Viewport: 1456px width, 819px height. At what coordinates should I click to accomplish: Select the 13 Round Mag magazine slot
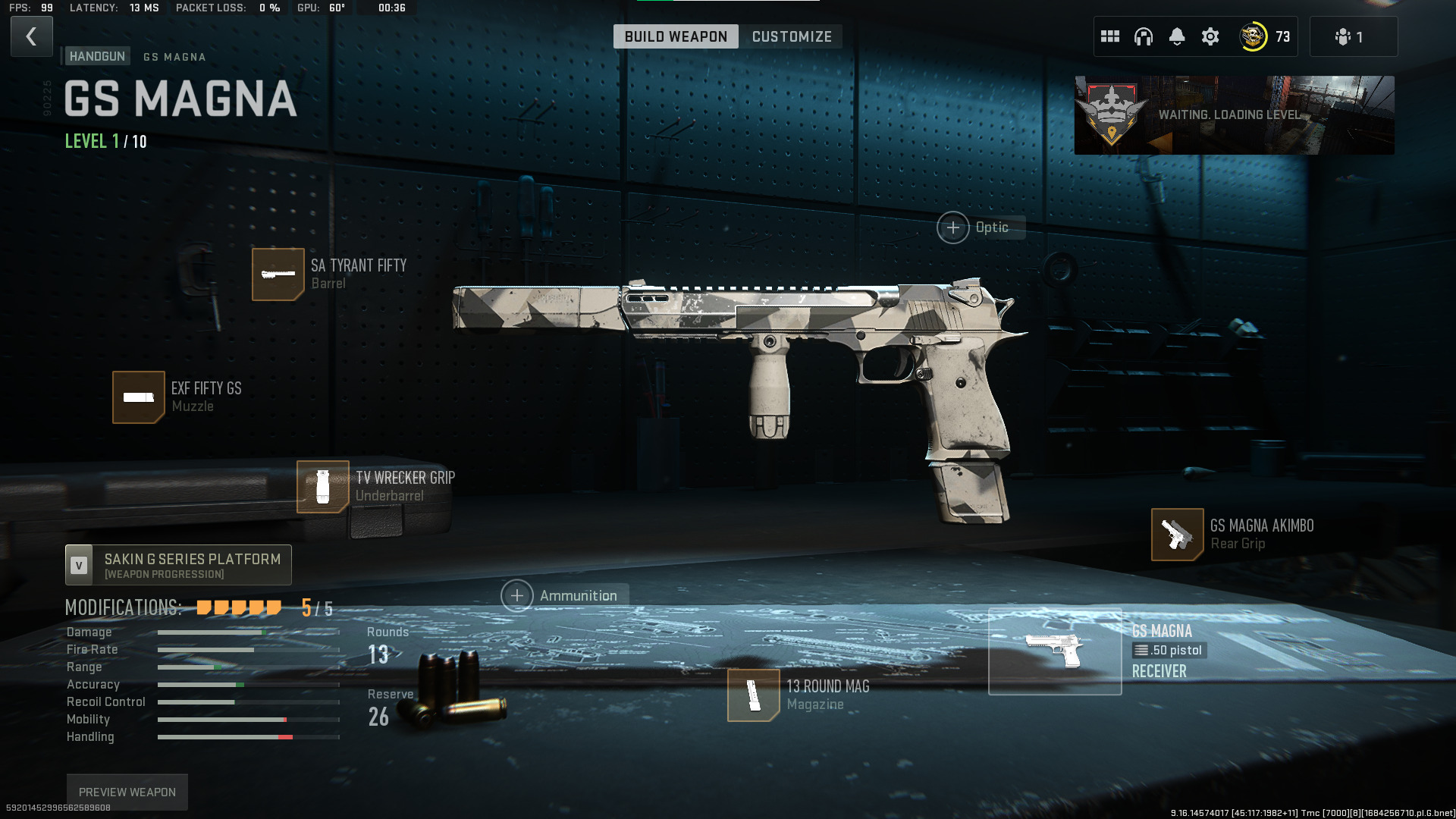point(753,695)
